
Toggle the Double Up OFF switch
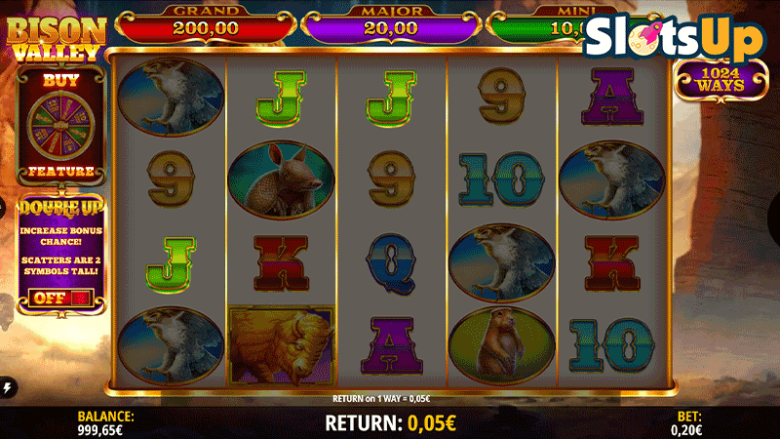pyautogui.click(x=60, y=297)
